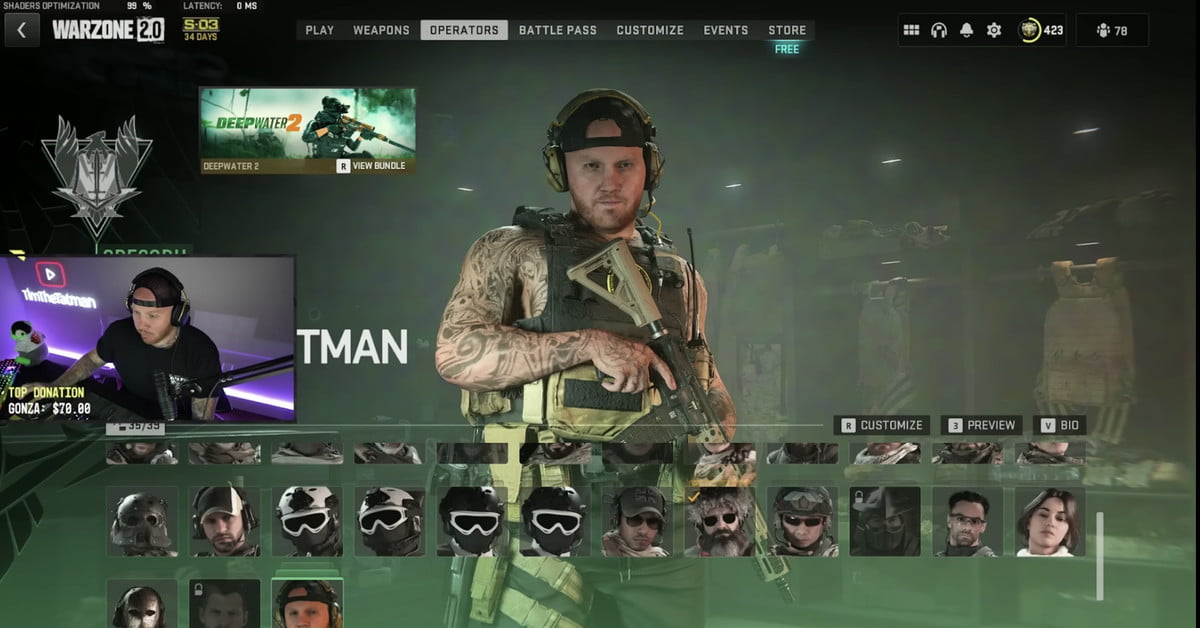Select the bearded operator with sunglasses
This screenshot has height=628, width=1200.
coord(719,521)
